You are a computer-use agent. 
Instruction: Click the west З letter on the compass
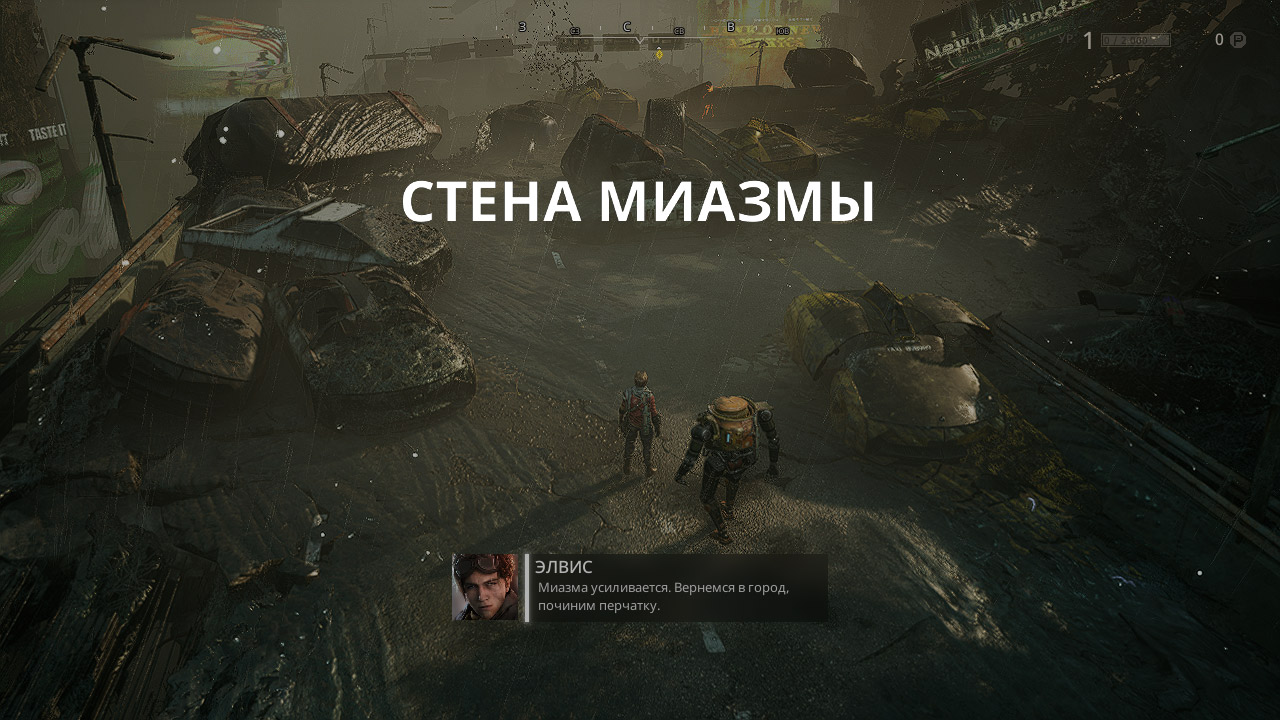tap(523, 27)
